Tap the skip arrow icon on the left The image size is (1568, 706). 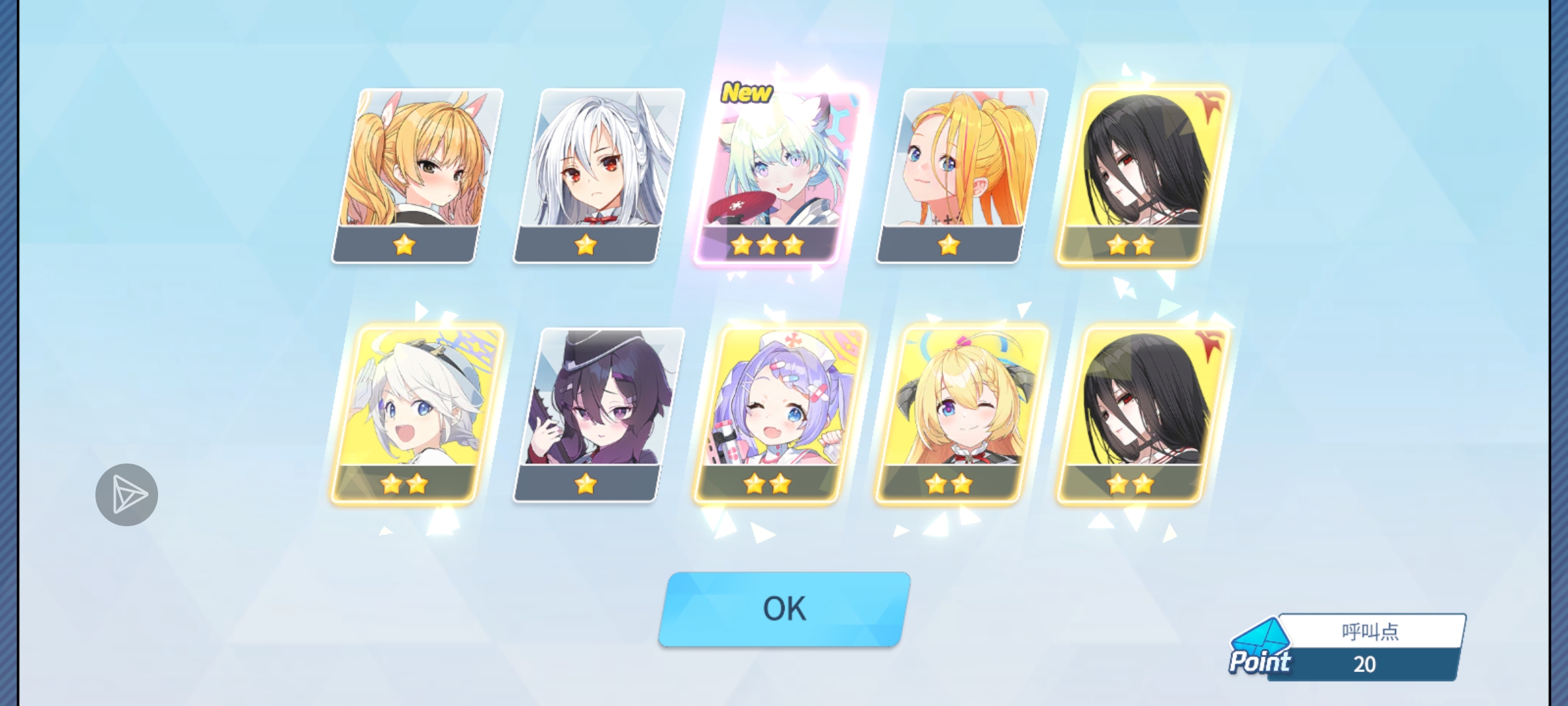126,493
